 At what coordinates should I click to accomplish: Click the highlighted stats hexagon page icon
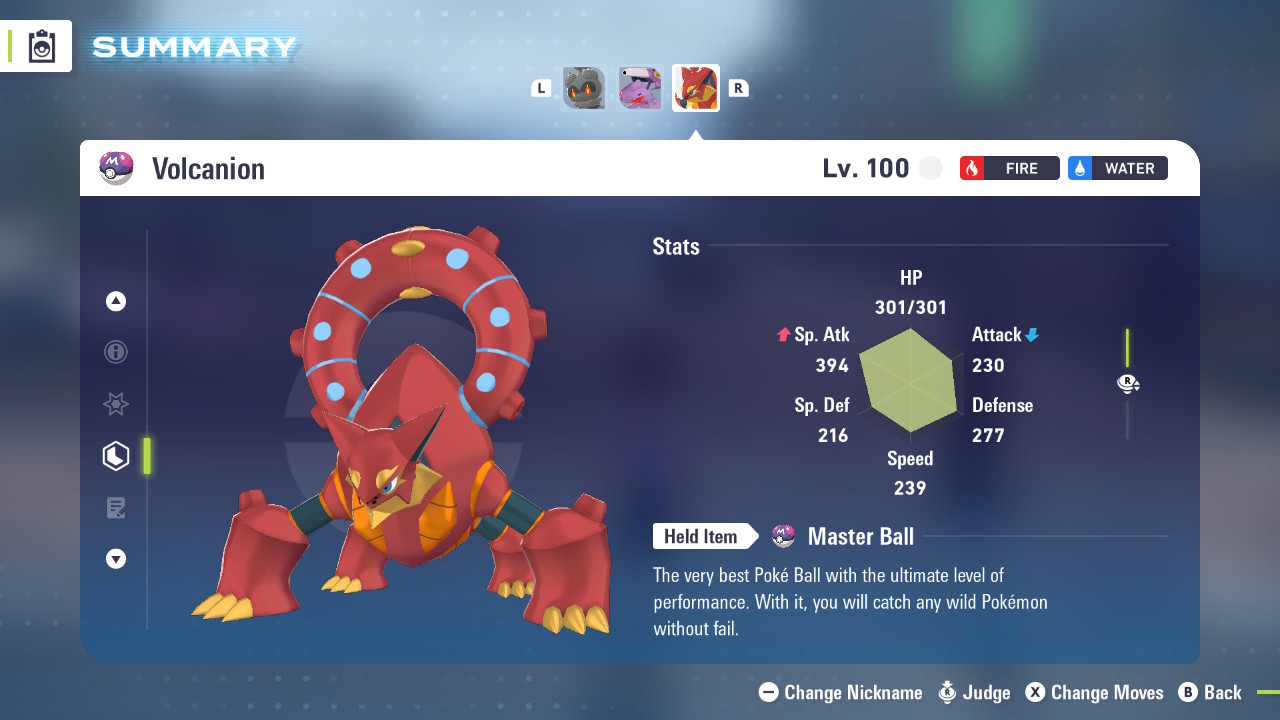click(116, 456)
